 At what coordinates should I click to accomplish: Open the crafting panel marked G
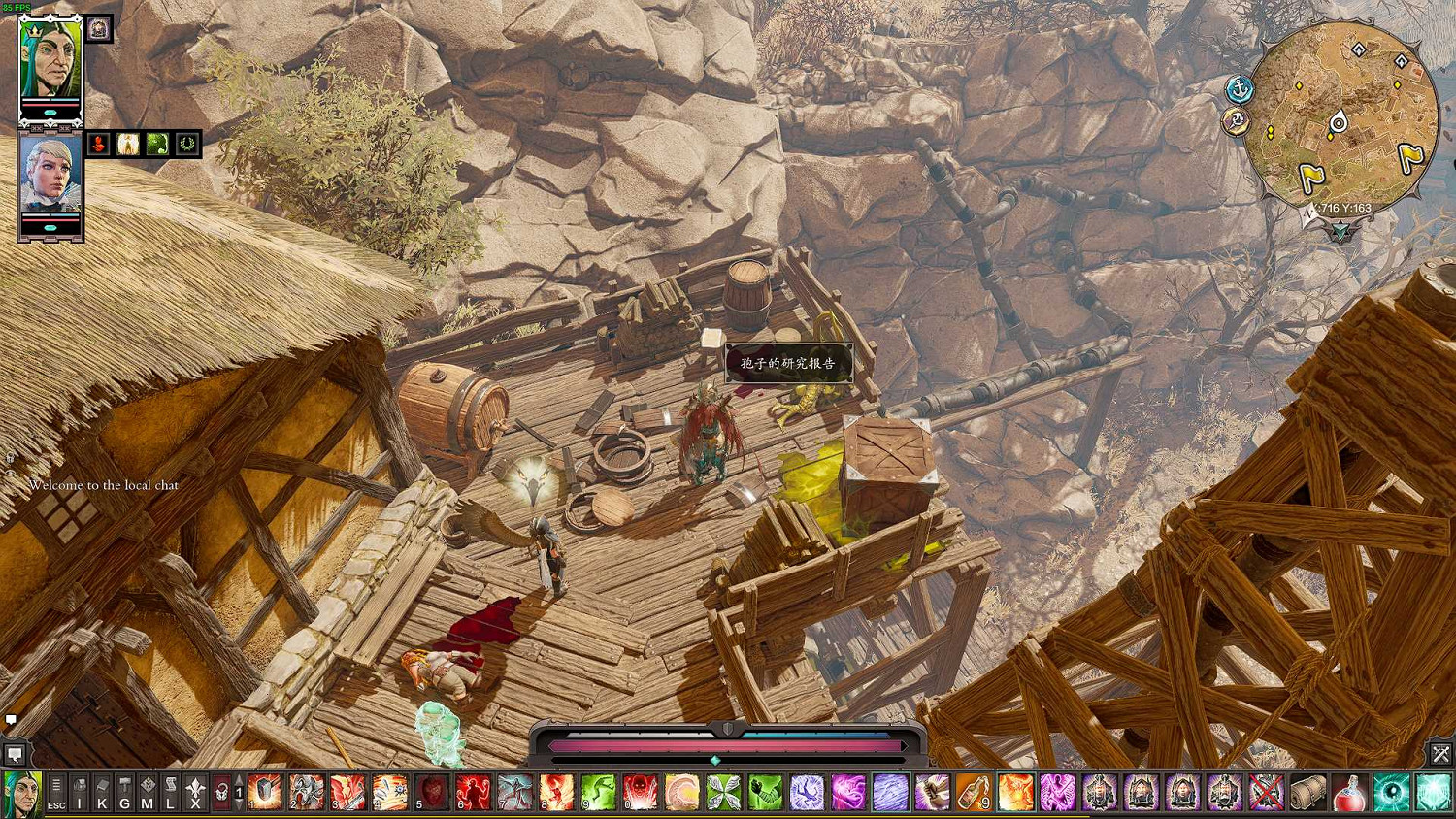(x=124, y=793)
